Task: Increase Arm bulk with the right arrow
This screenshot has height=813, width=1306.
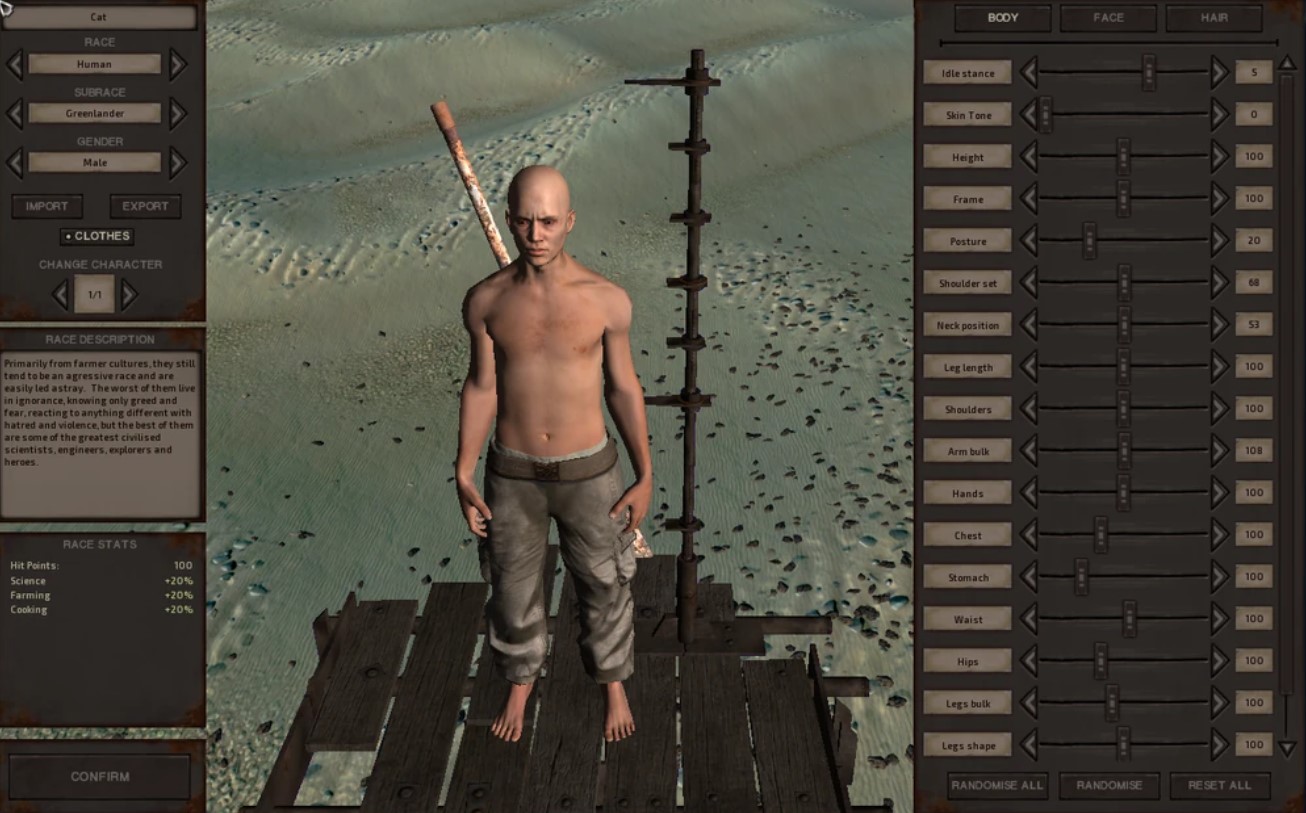Action: [x=1218, y=451]
